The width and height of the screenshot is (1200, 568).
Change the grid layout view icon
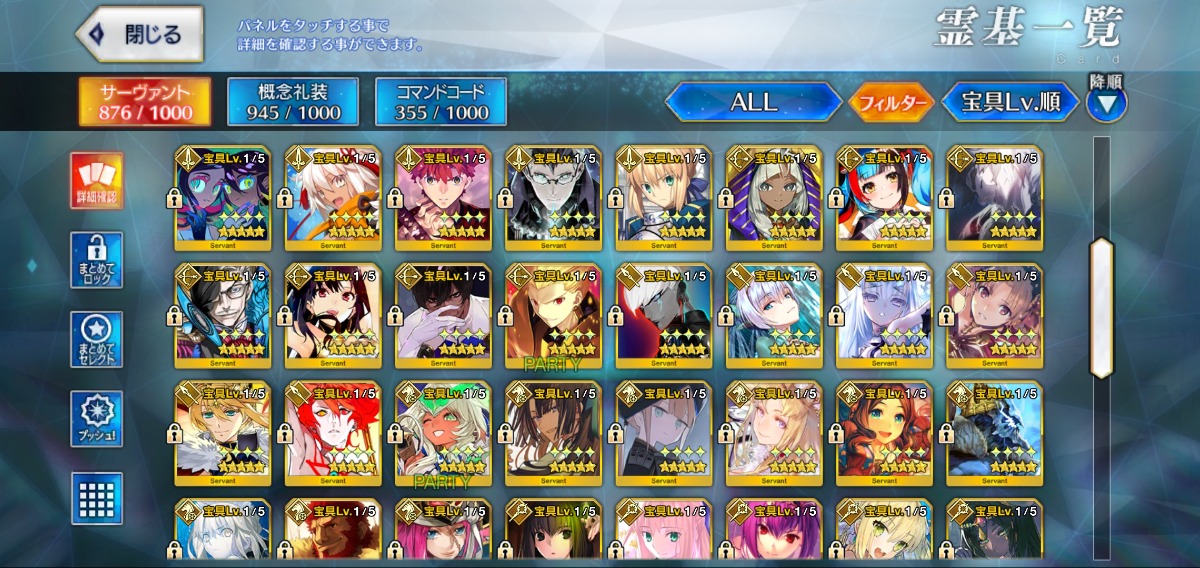tap(97, 498)
